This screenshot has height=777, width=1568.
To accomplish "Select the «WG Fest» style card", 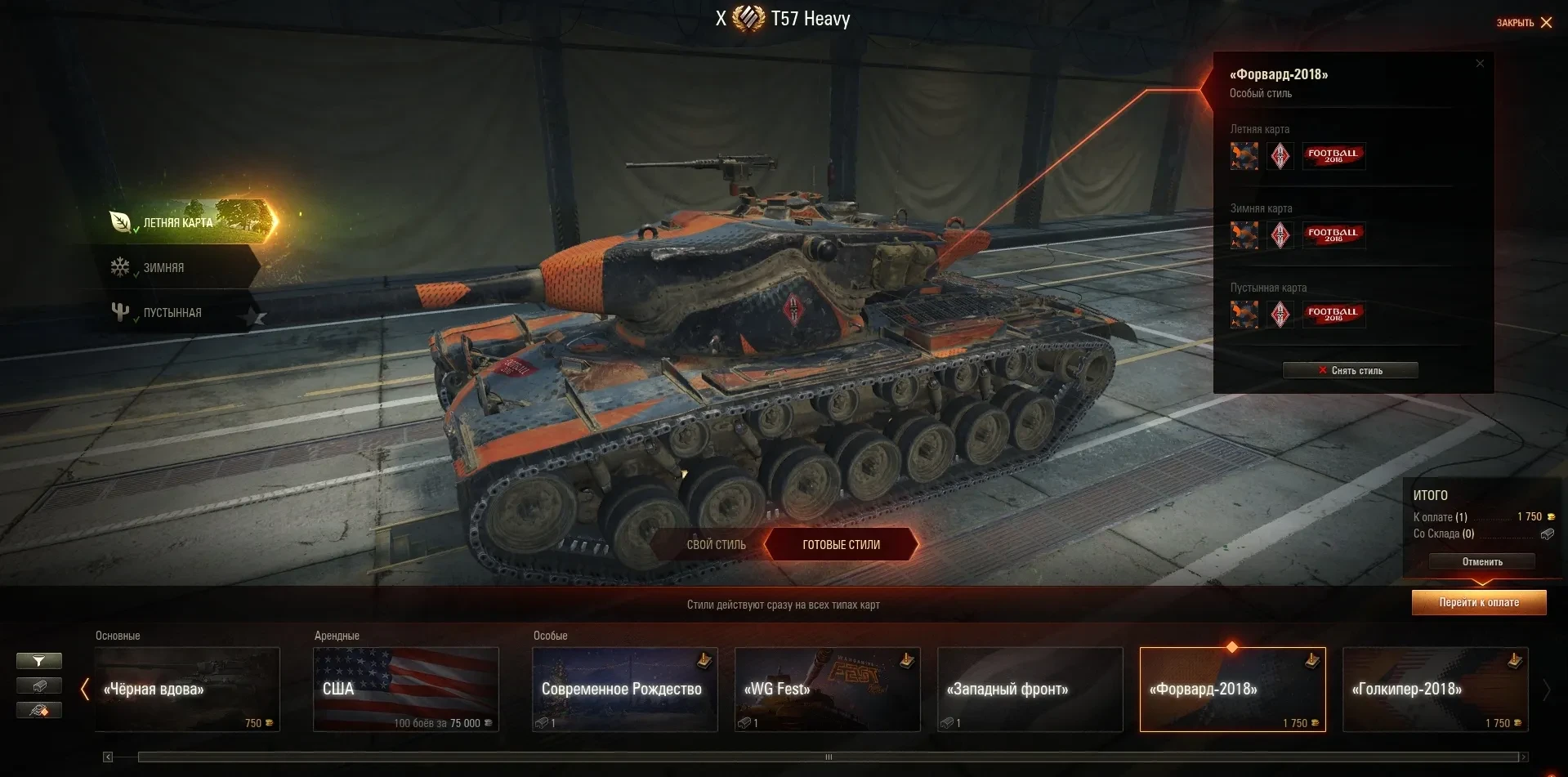I will pos(827,690).
